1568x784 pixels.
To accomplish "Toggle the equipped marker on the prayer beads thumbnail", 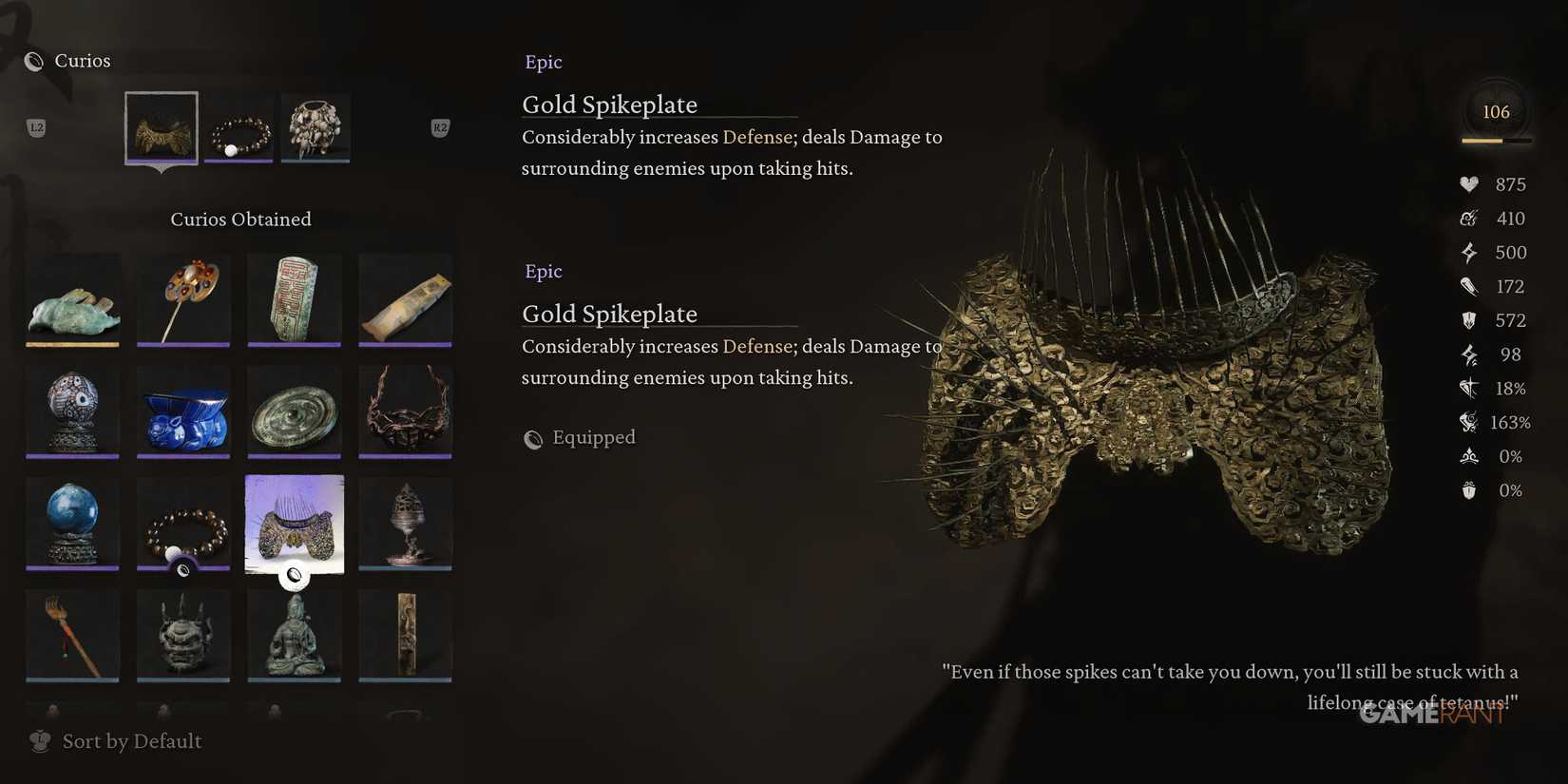I will [183, 569].
